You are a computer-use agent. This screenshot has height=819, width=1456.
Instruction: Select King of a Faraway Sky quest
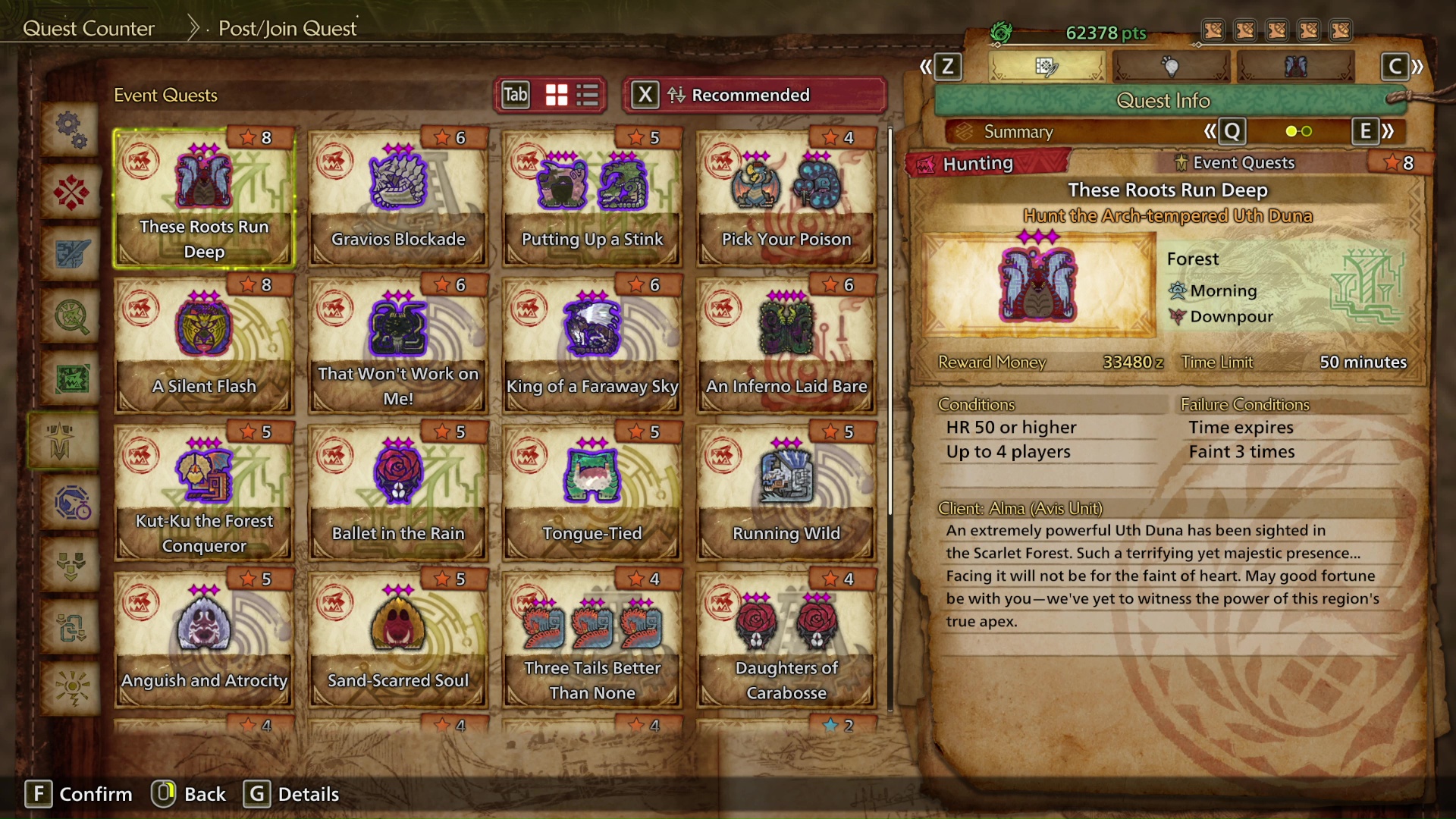[591, 346]
